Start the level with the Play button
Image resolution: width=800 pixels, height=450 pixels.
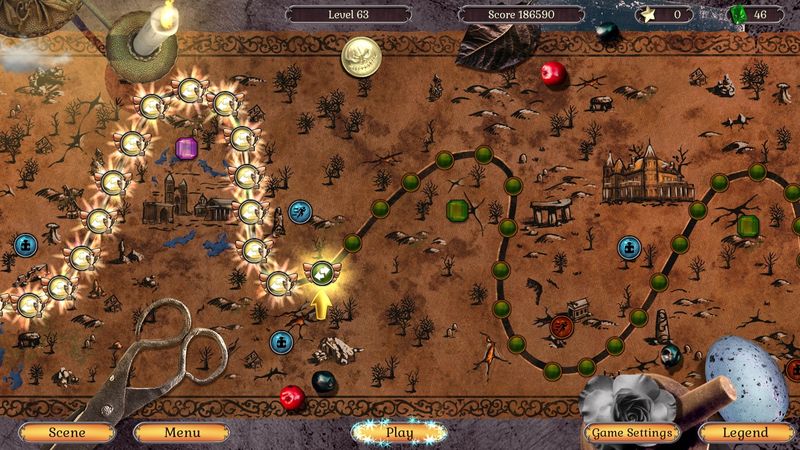click(x=399, y=433)
